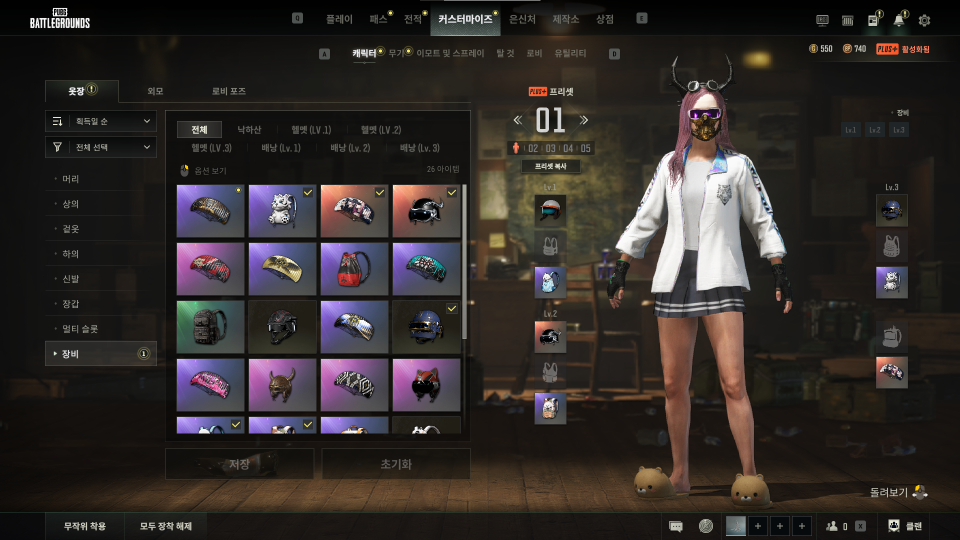Select the red backpack item thumbnail
The height and width of the screenshot is (540, 960).
(x=354, y=268)
